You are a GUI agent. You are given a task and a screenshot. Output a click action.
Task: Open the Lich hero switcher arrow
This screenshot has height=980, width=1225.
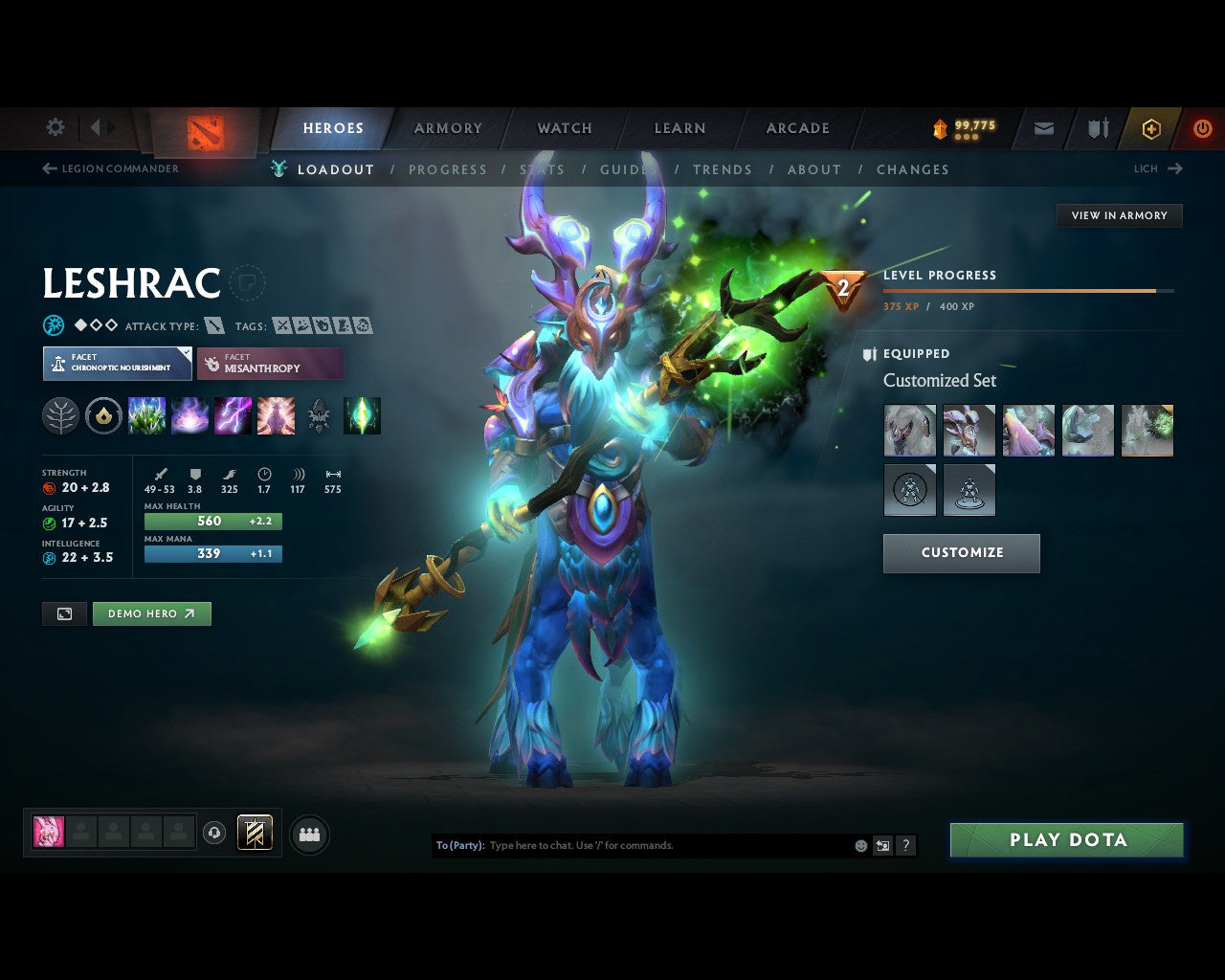[1174, 169]
